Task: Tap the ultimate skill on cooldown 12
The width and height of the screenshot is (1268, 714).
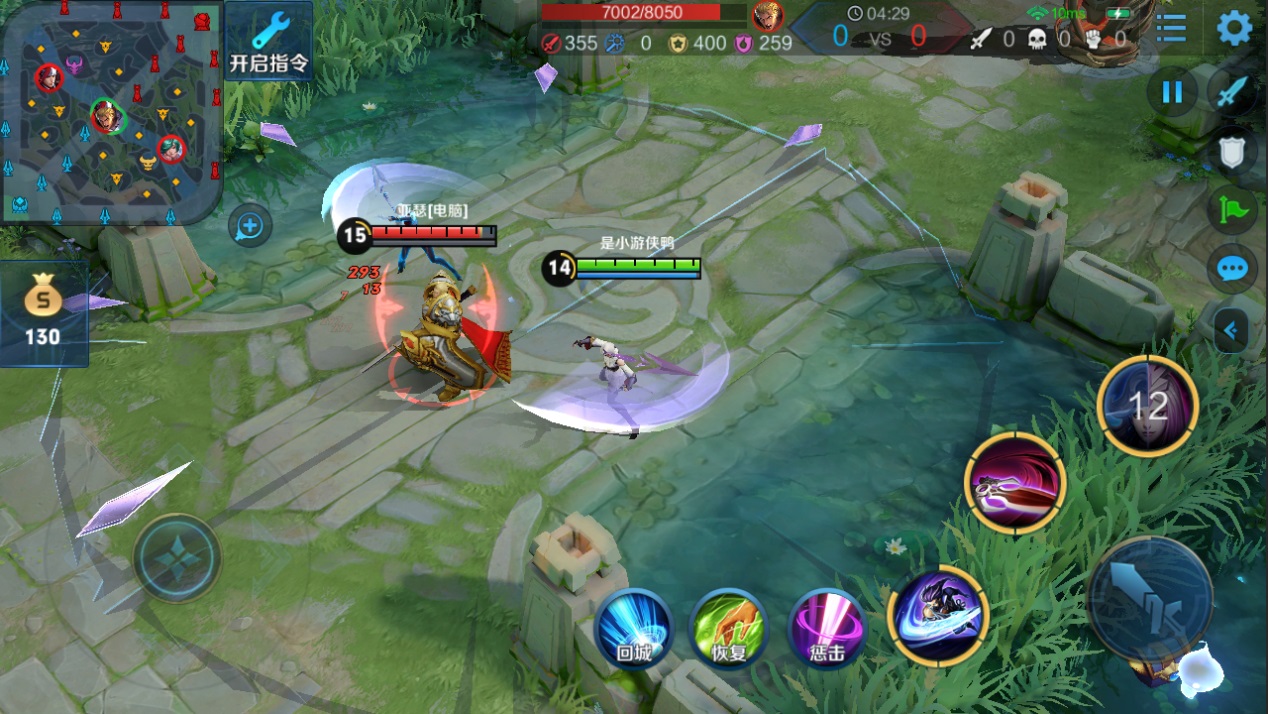Action: 1147,406
